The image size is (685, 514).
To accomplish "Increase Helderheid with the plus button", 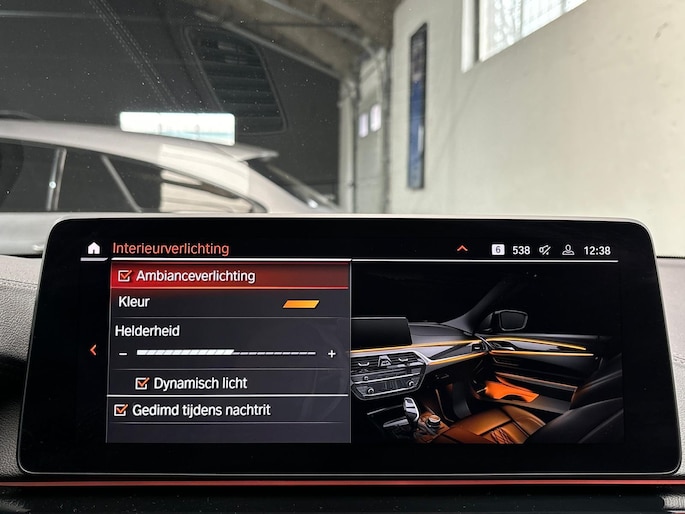I will [x=331, y=354].
